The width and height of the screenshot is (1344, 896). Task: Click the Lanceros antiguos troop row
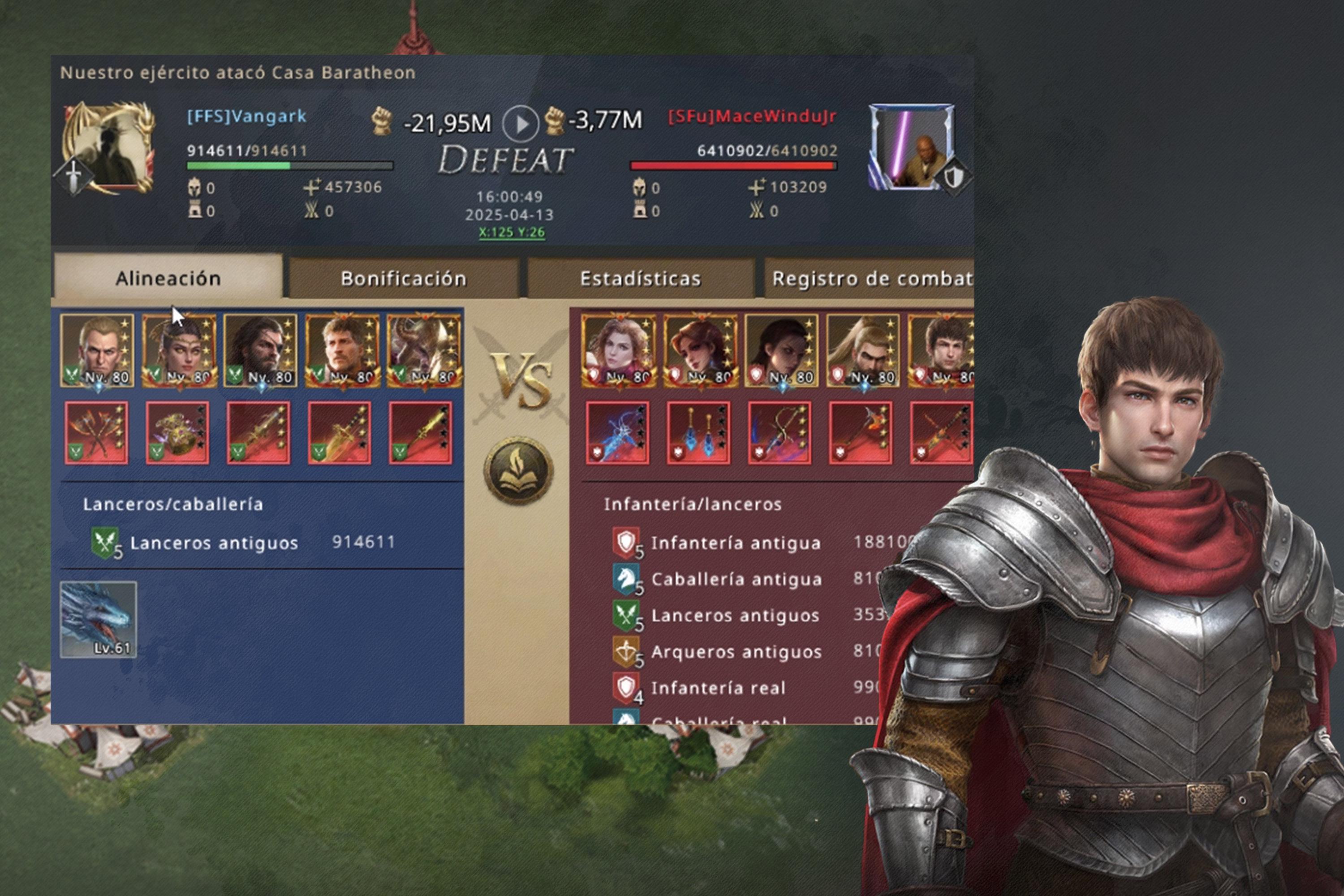243,542
